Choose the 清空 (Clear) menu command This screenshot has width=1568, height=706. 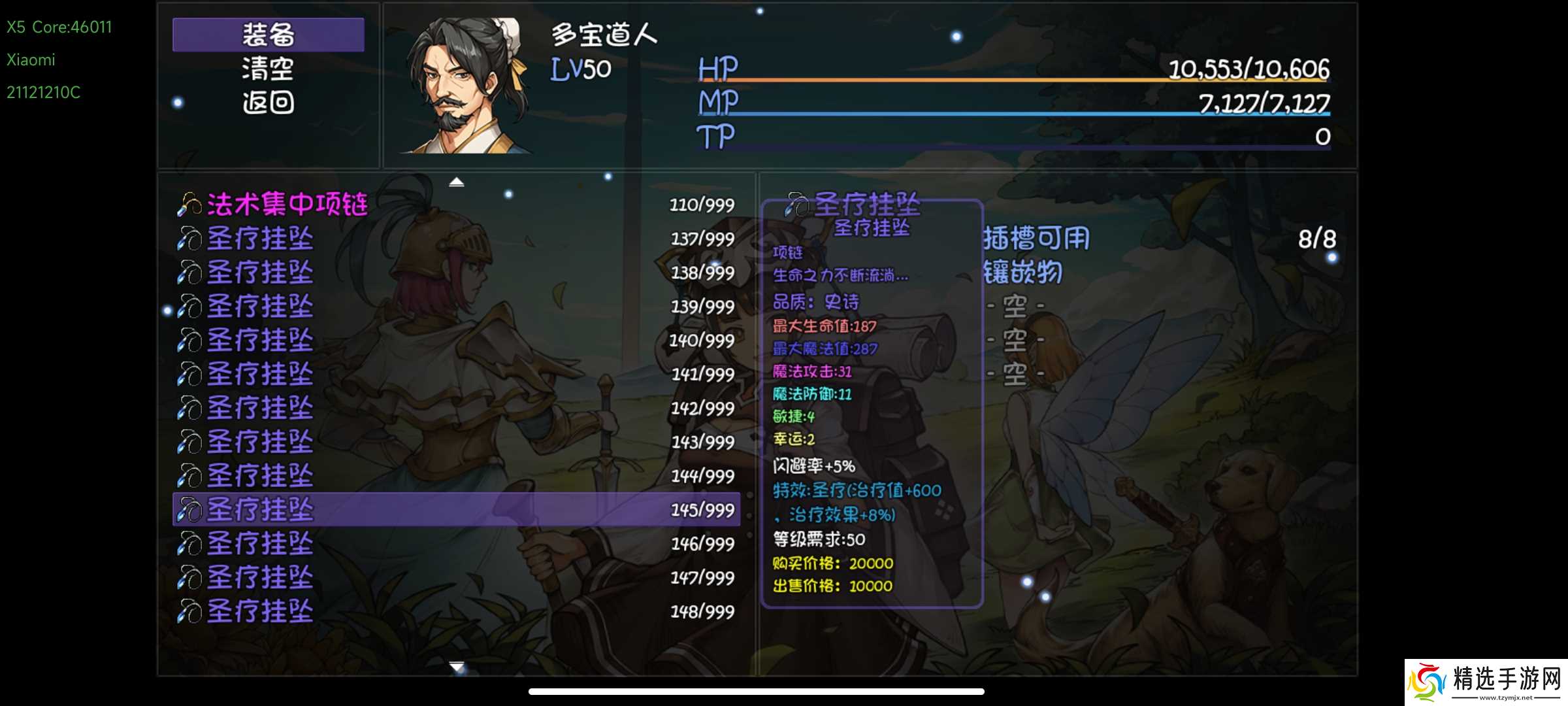[x=268, y=69]
